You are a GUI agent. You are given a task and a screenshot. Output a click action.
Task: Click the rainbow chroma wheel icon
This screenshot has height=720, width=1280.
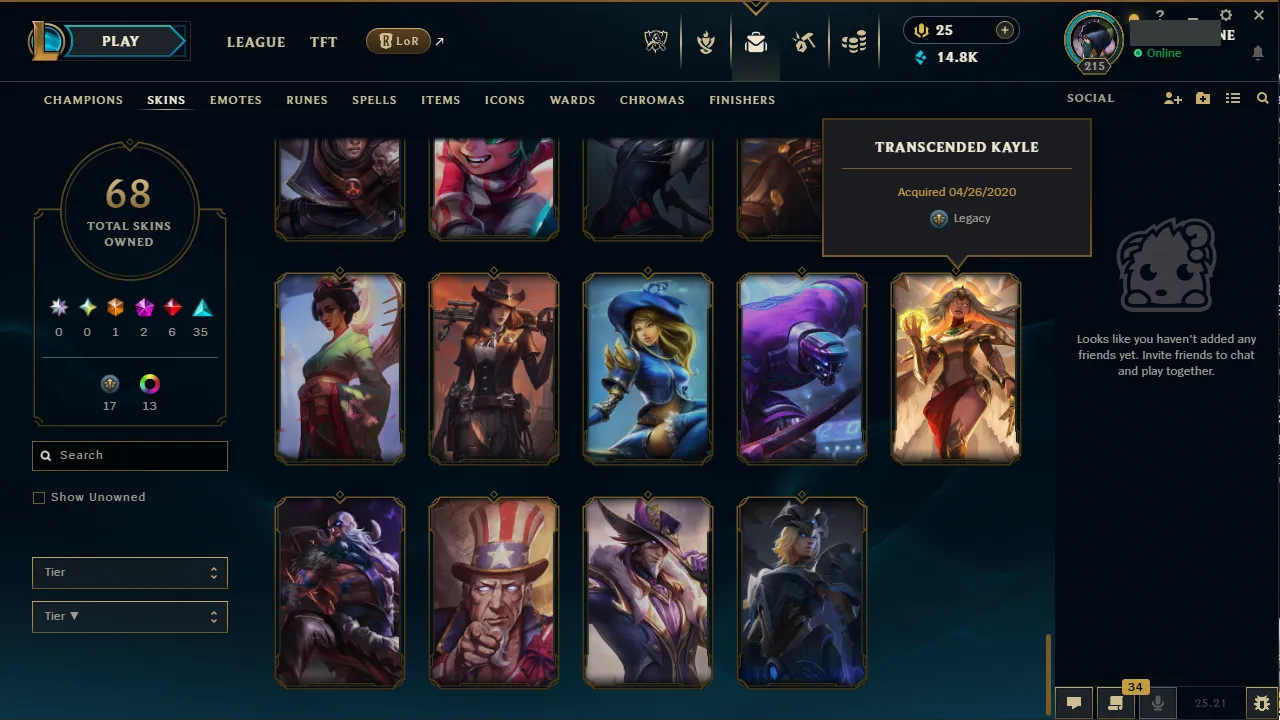click(149, 383)
